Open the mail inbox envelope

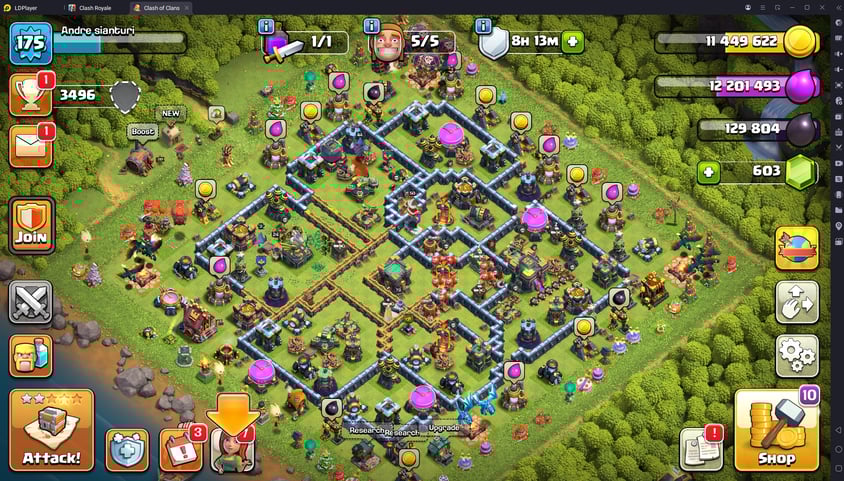tap(30, 146)
